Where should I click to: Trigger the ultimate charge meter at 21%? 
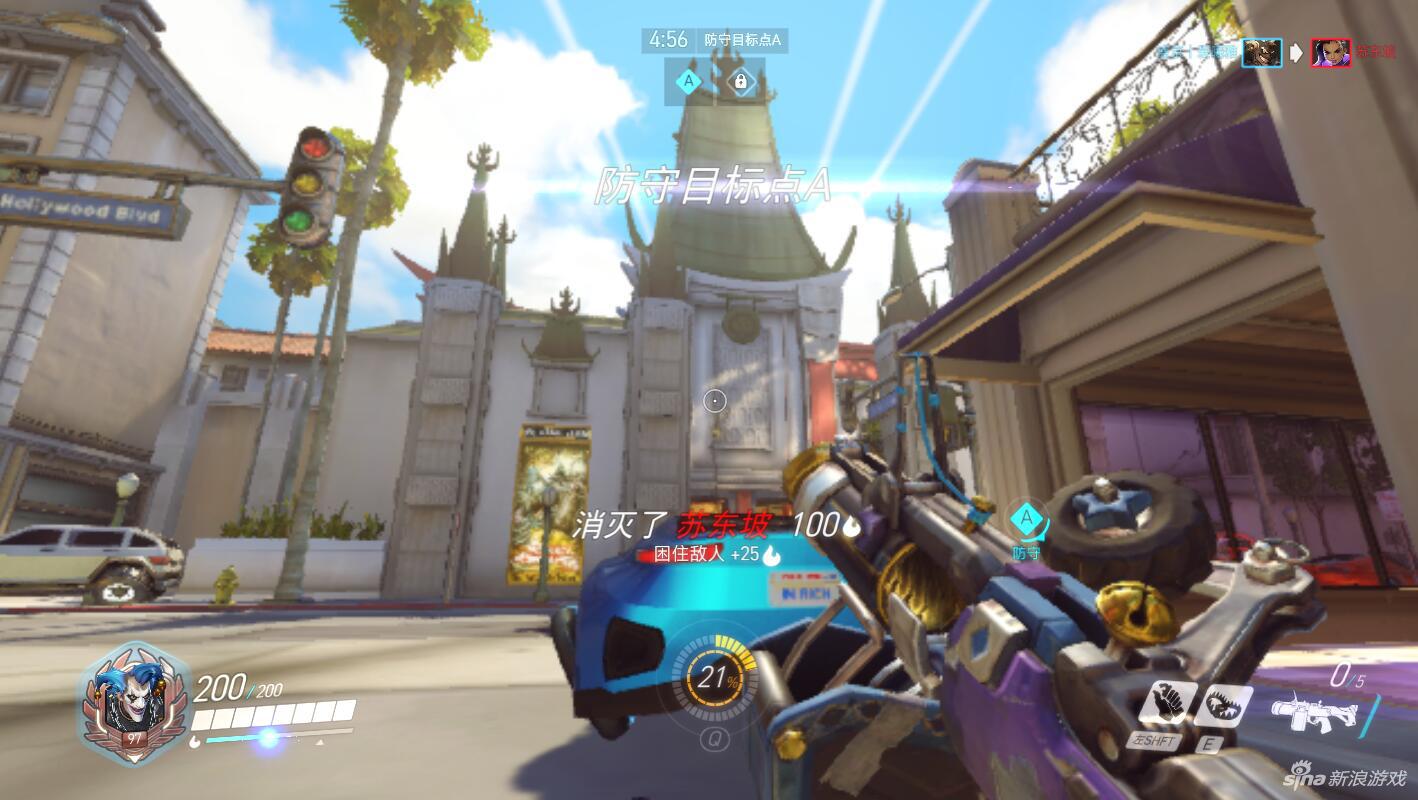pyautogui.click(x=713, y=679)
